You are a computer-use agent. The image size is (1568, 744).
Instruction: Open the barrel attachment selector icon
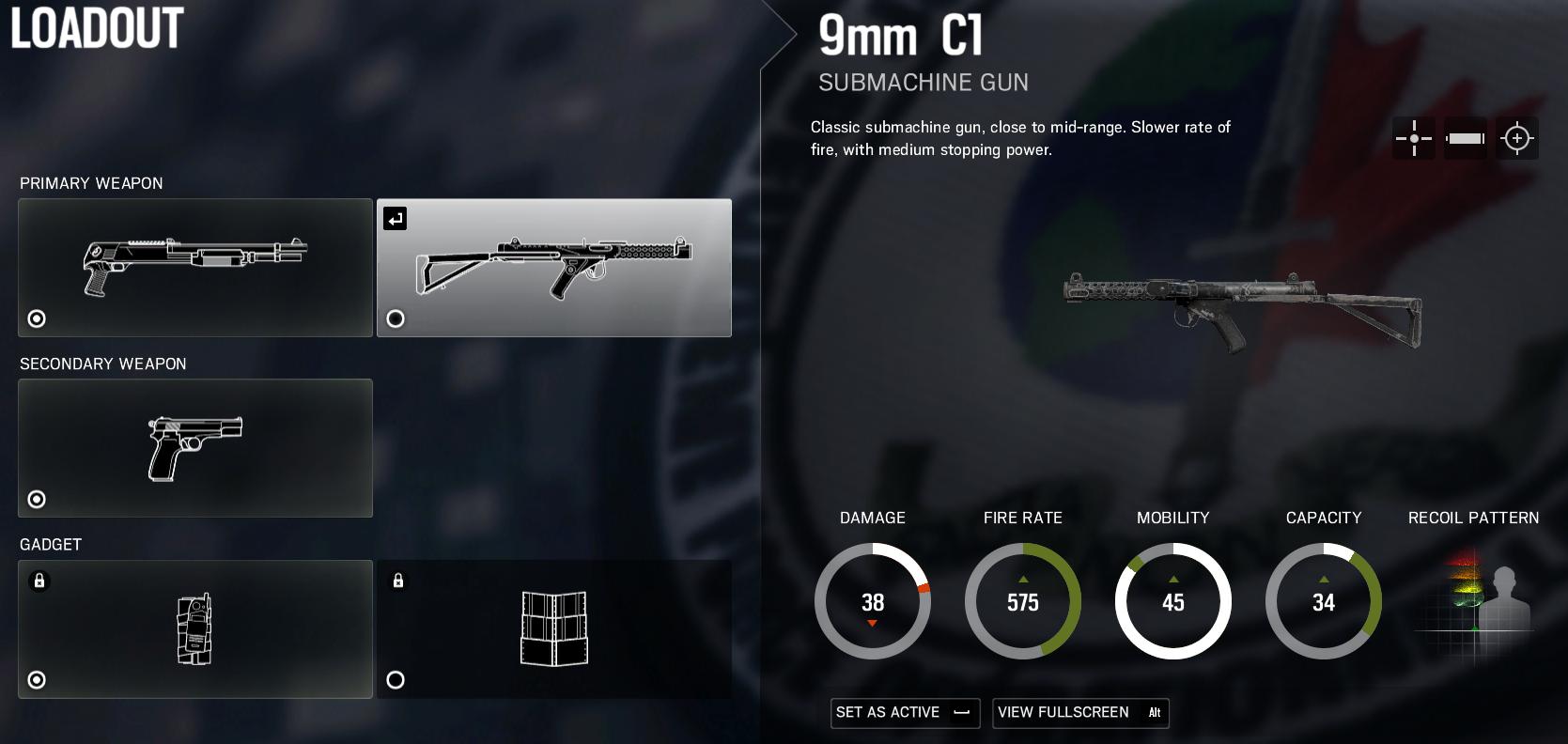tap(1467, 138)
